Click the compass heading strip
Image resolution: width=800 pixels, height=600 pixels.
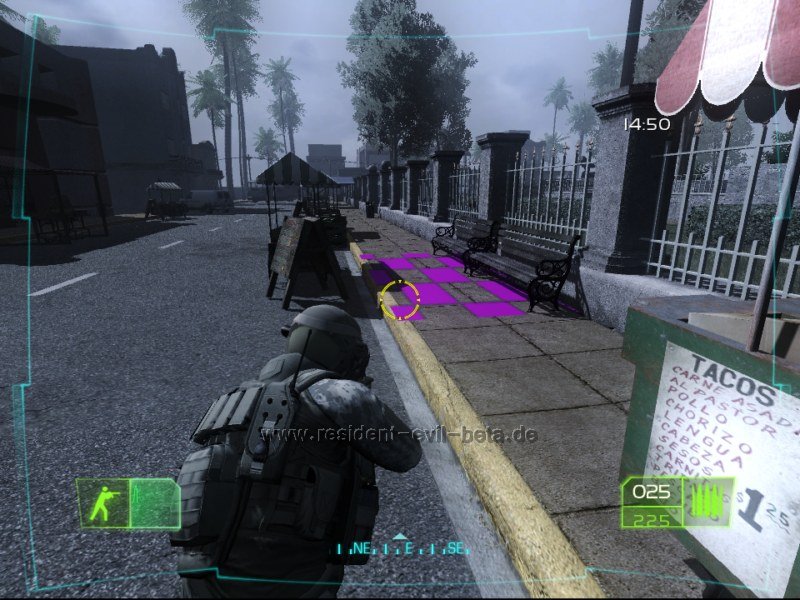coord(401,548)
